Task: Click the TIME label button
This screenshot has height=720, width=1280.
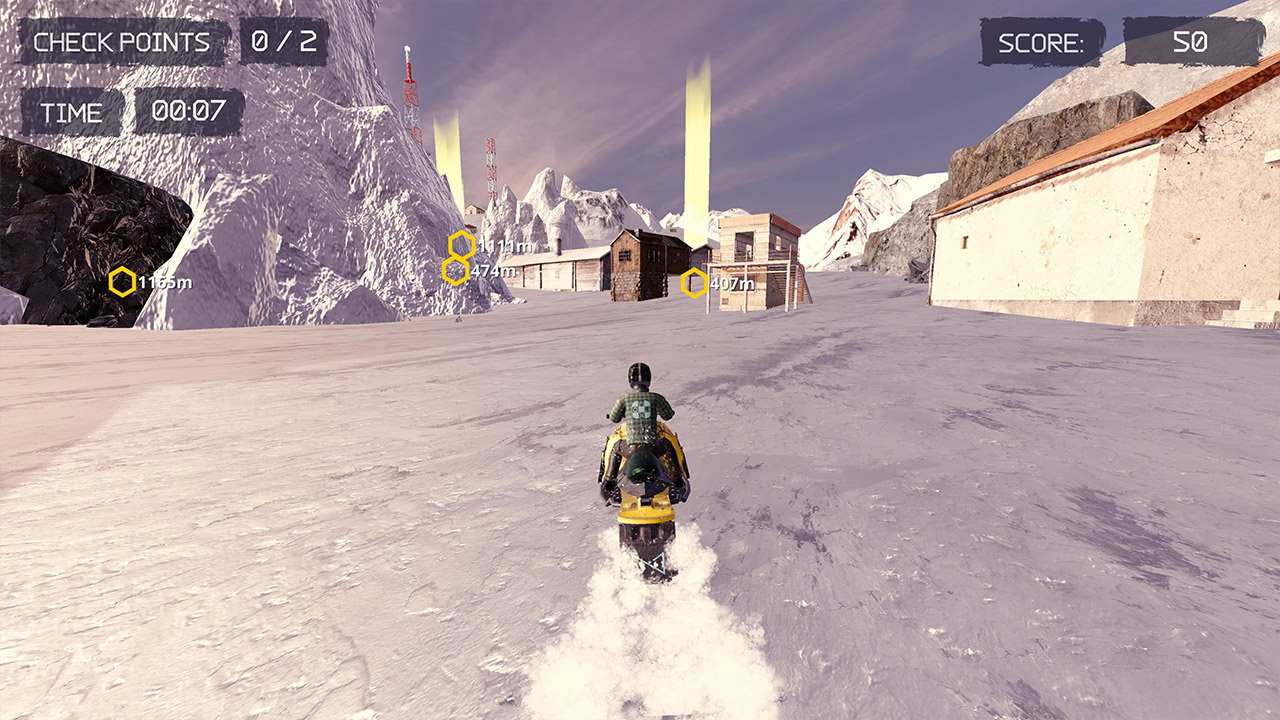Action: [x=71, y=112]
